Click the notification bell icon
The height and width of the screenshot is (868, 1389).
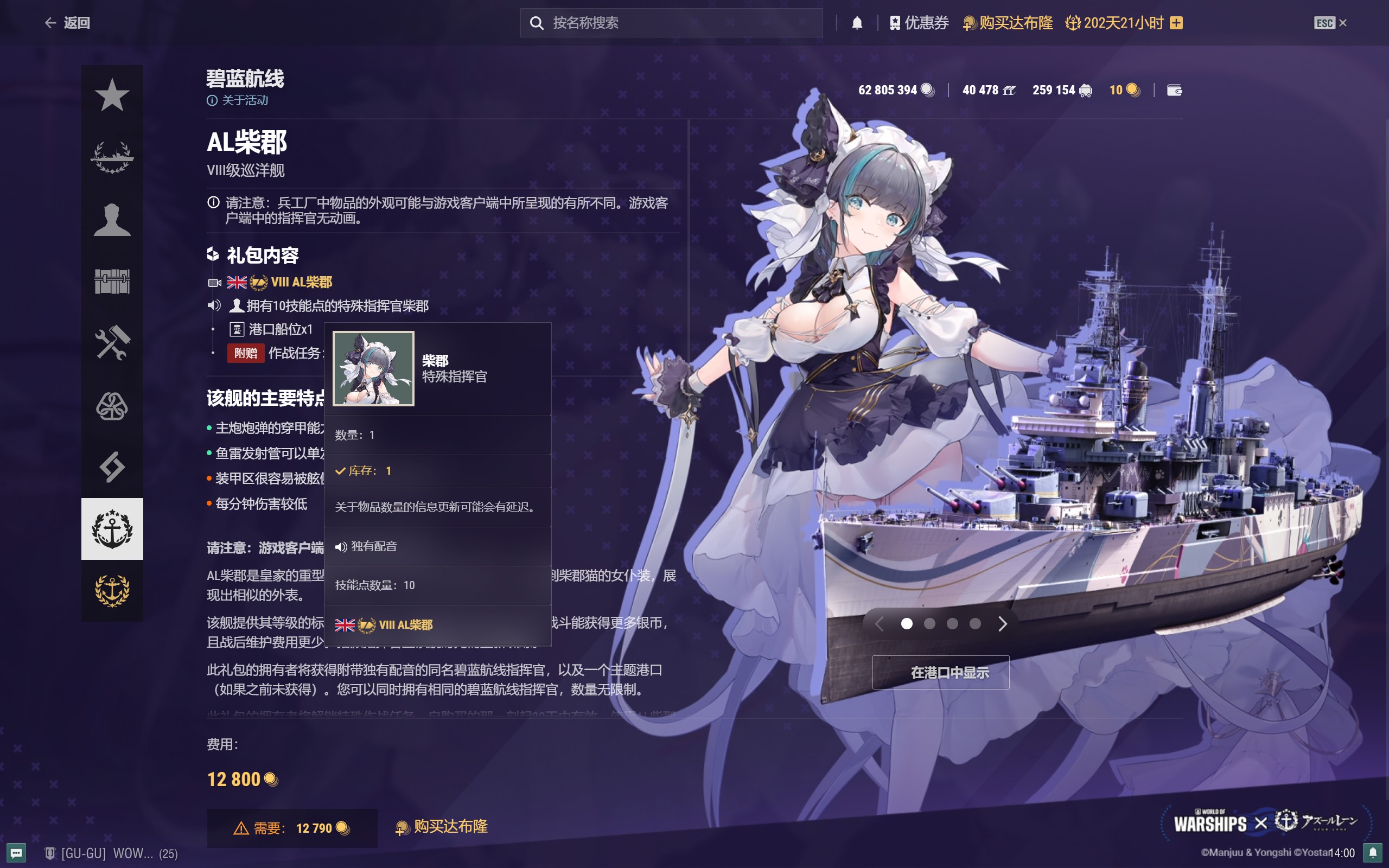857,22
